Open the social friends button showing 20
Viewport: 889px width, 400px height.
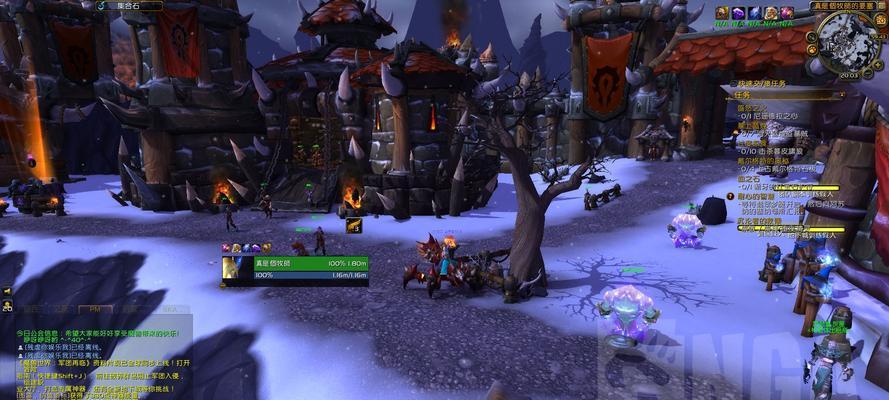[7, 308]
